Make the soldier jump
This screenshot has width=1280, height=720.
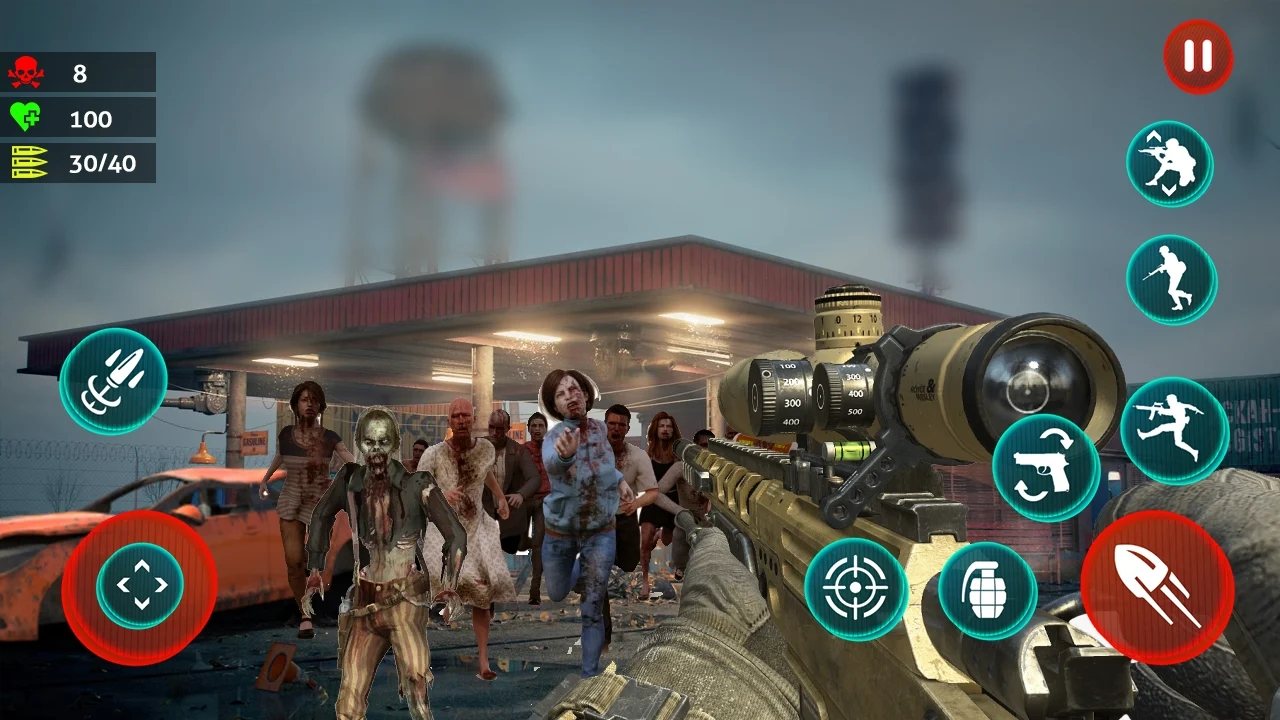[x=1174, y=430]
